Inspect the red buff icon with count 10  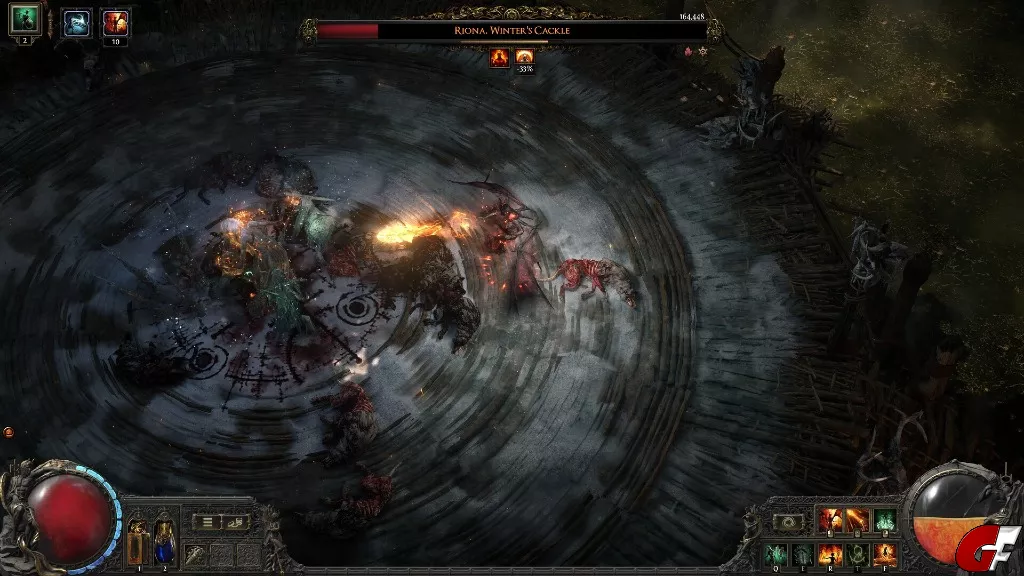tap(116, 23)
